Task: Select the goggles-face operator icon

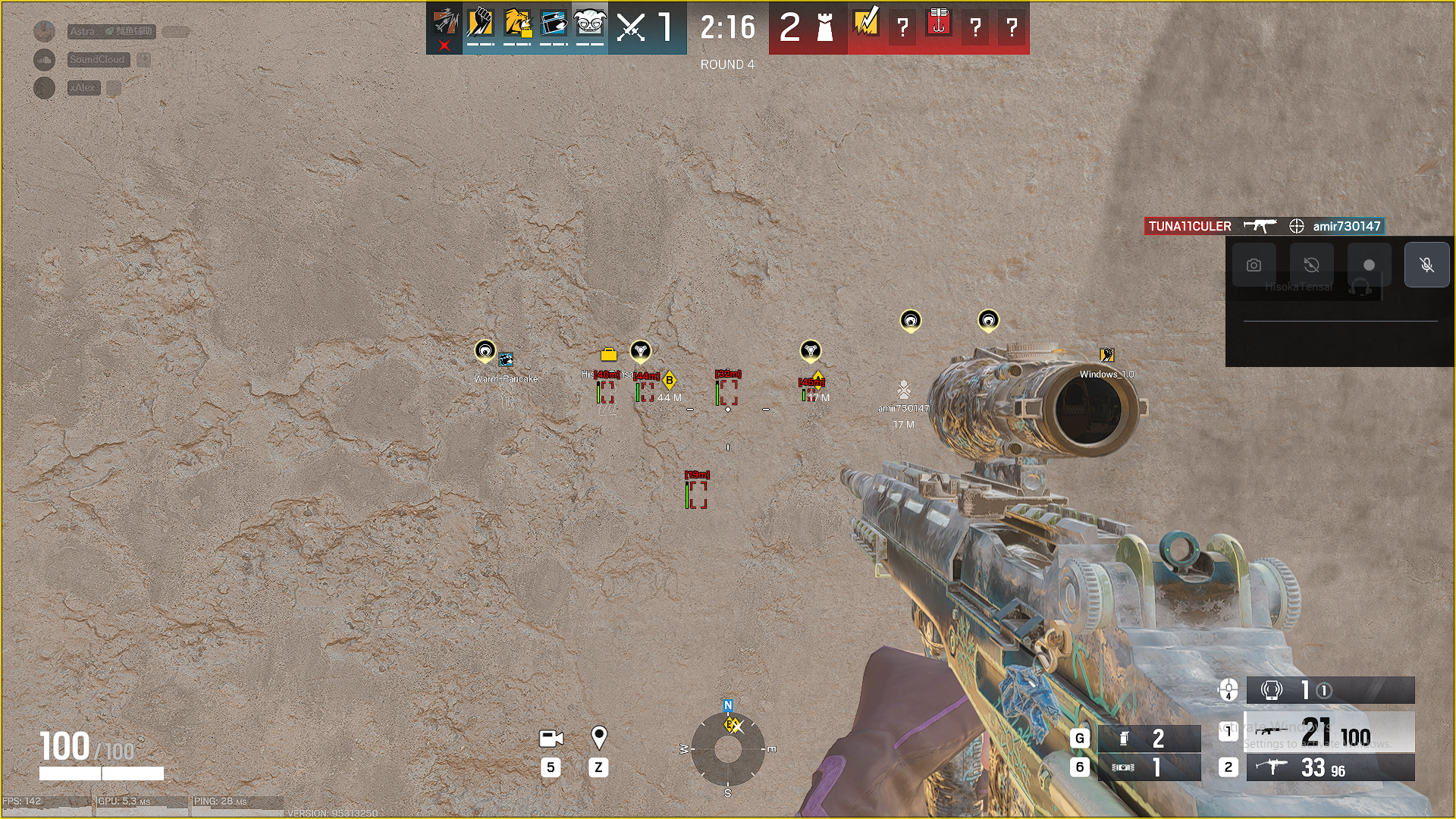Action: [590, 24]
